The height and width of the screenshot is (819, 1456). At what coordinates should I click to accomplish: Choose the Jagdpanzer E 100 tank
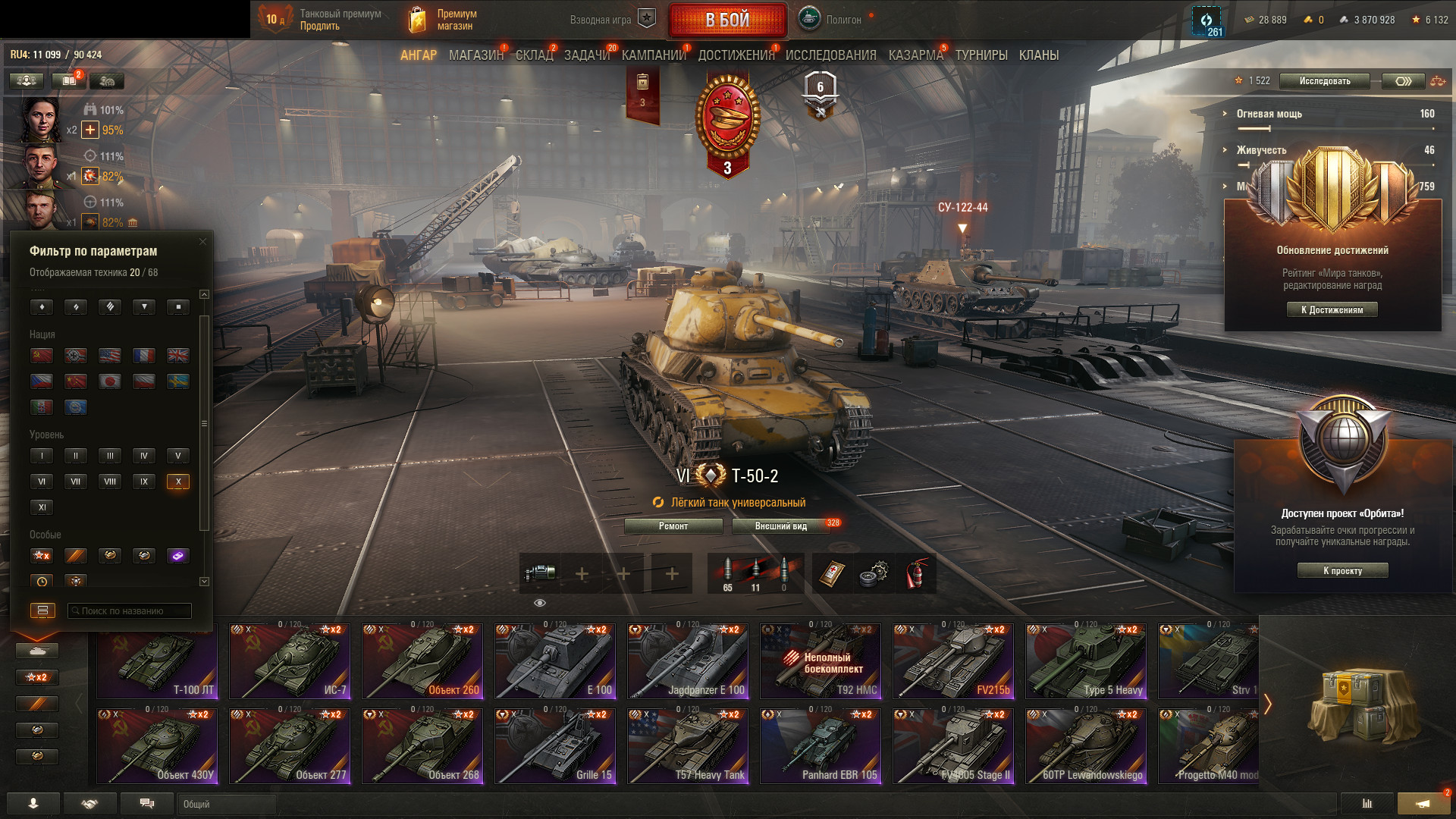(688, 661)
